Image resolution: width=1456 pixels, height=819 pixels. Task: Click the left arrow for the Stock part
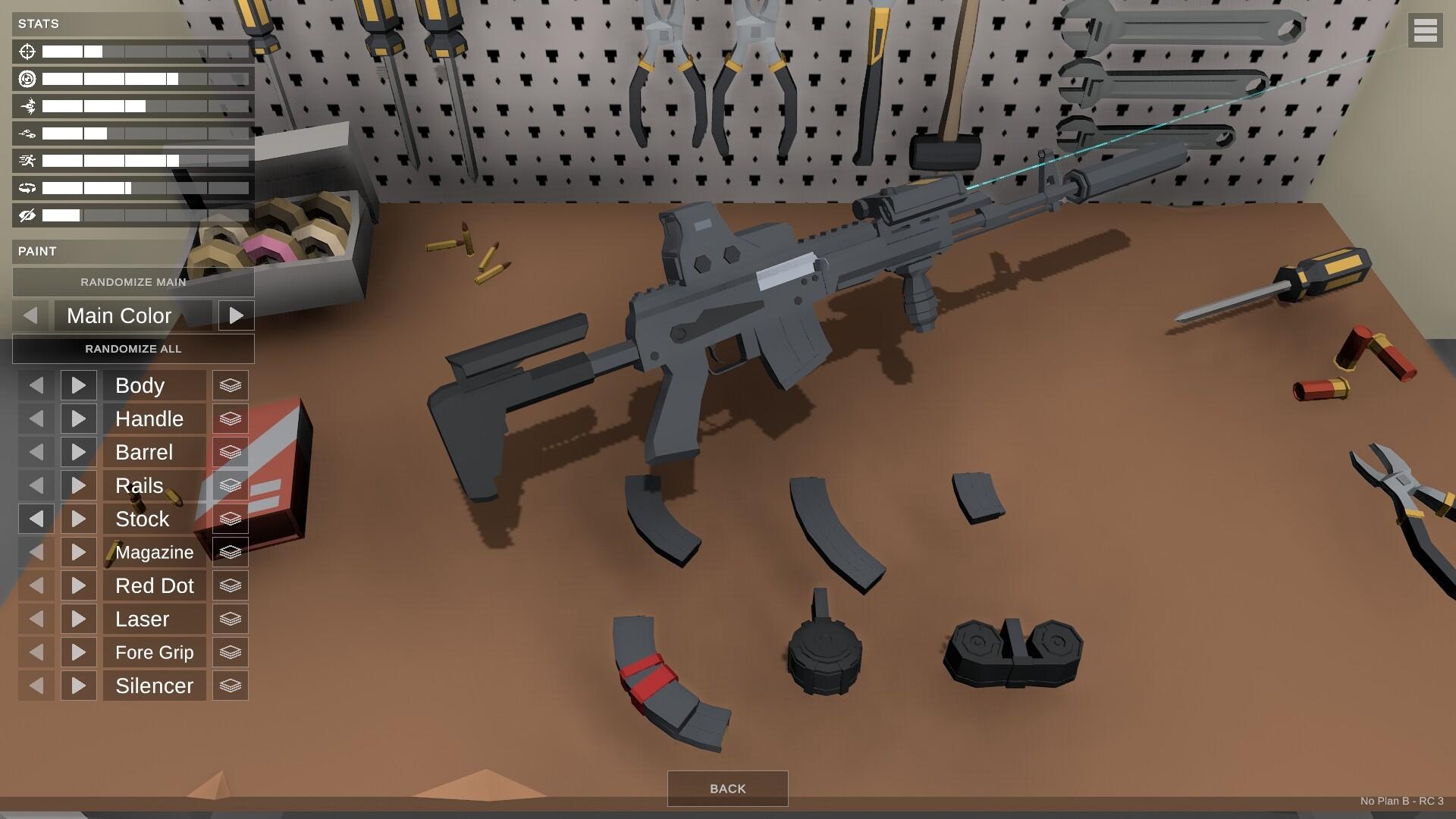(x=36, y=519)
